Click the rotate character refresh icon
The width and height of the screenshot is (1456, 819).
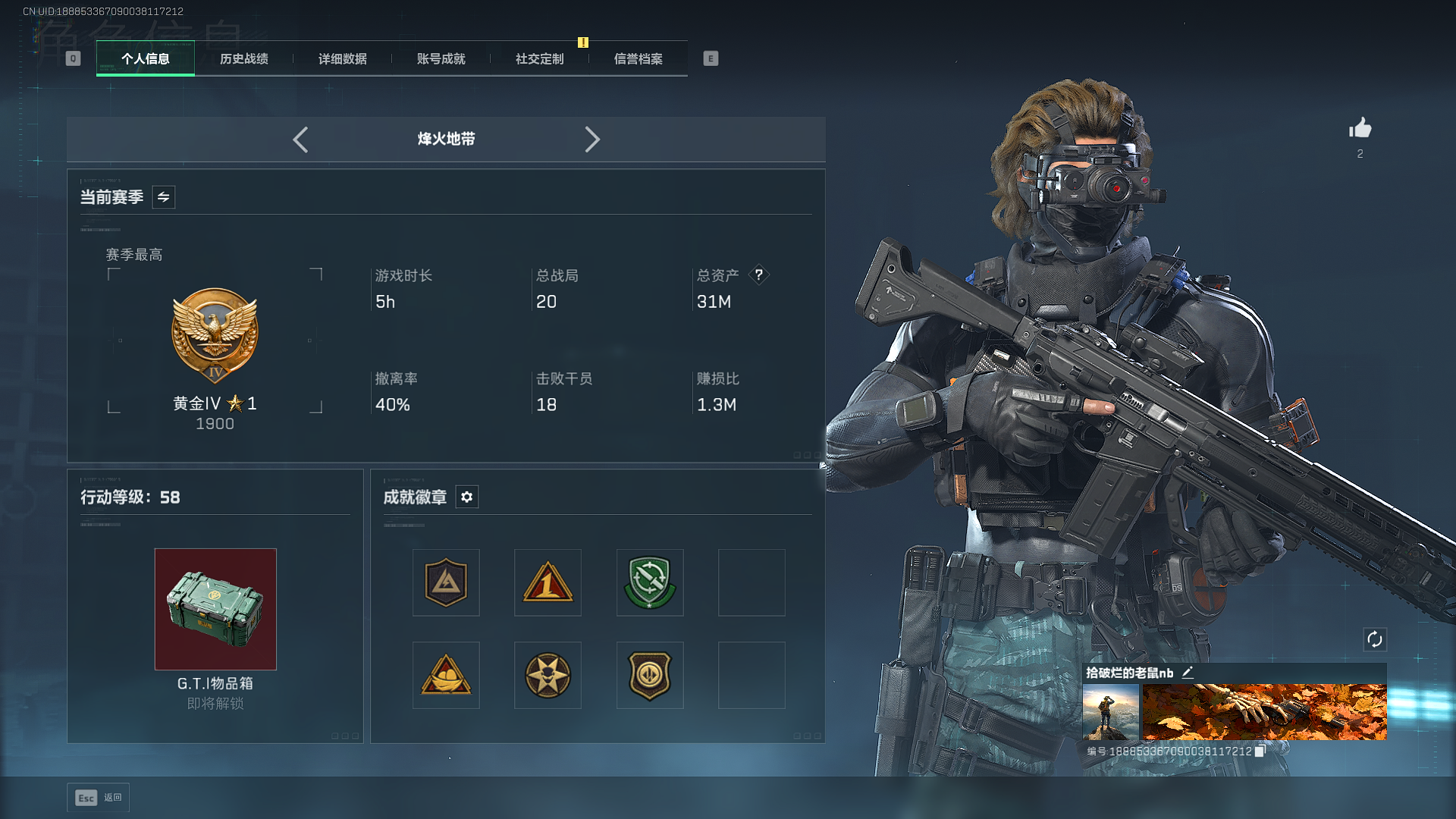coord(1374,639)
